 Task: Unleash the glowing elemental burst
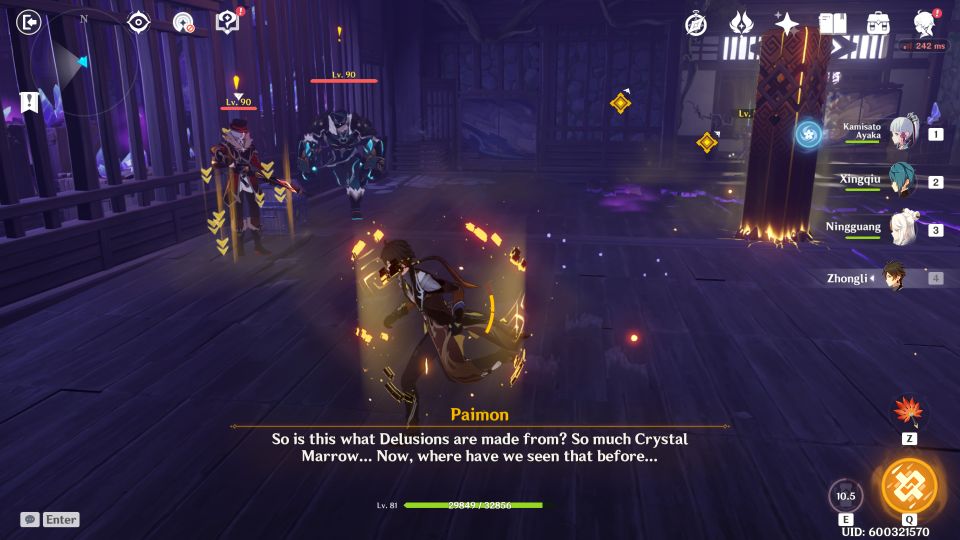(x=909, y=487)
